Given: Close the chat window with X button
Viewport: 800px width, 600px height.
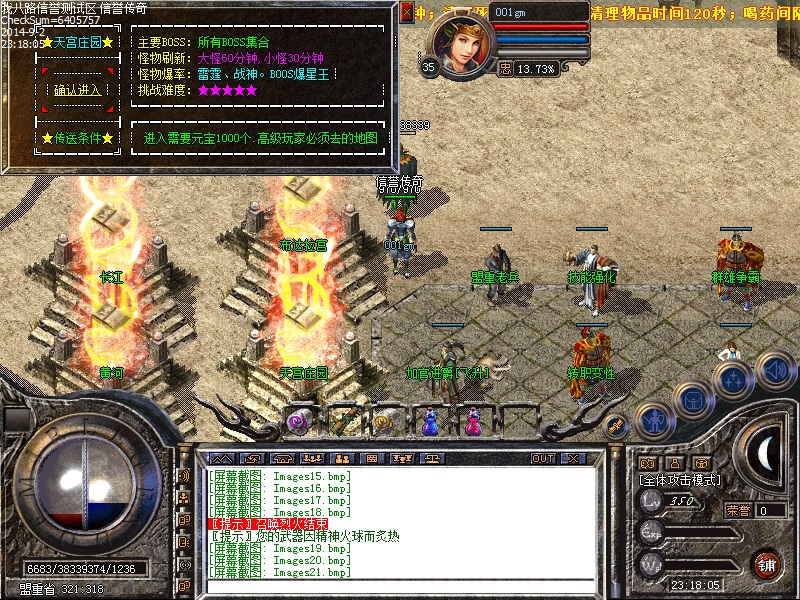Looking at the screenshot, I should (573, 458).
